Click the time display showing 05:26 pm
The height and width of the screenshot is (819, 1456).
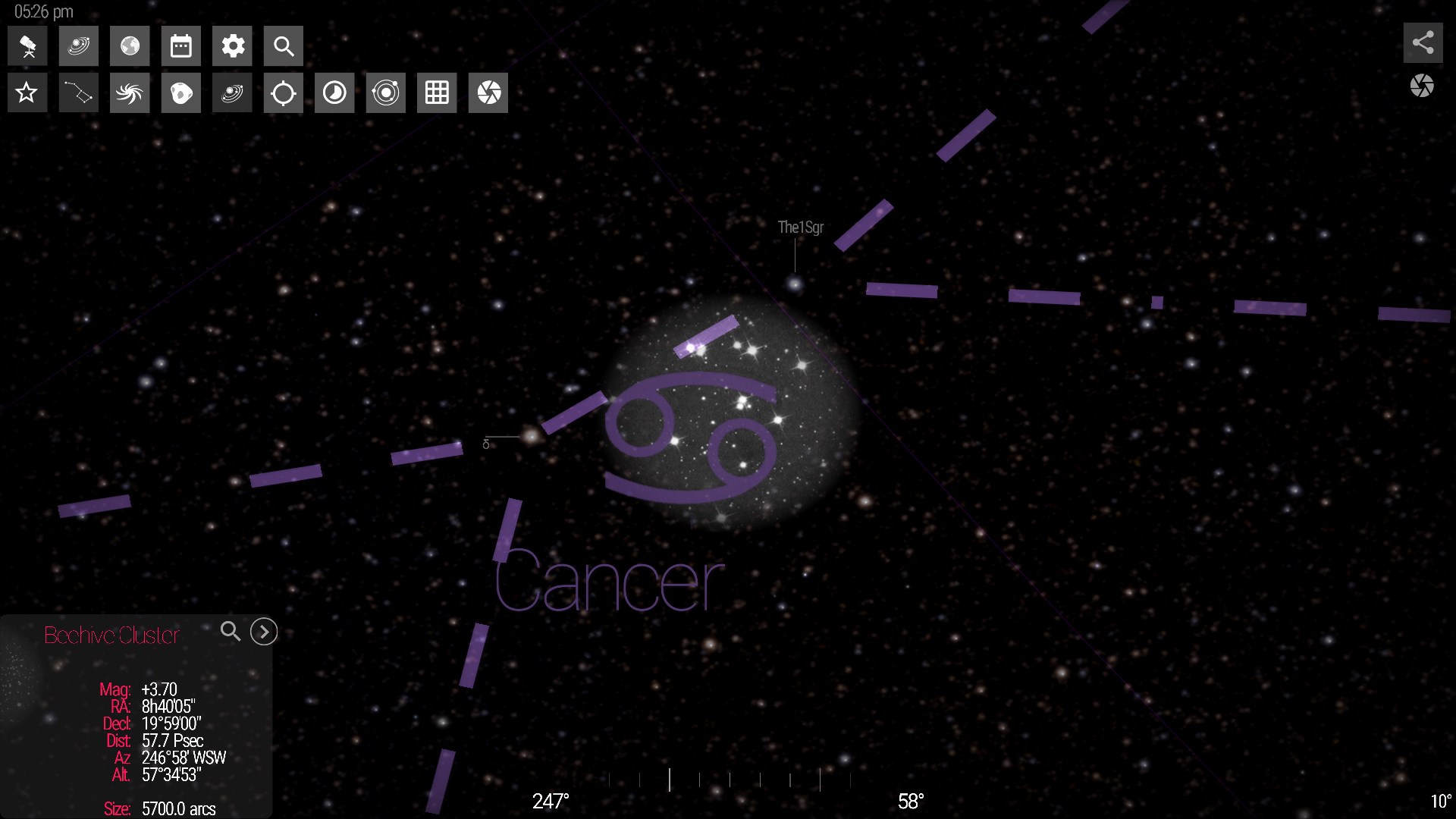coord(42,11)
